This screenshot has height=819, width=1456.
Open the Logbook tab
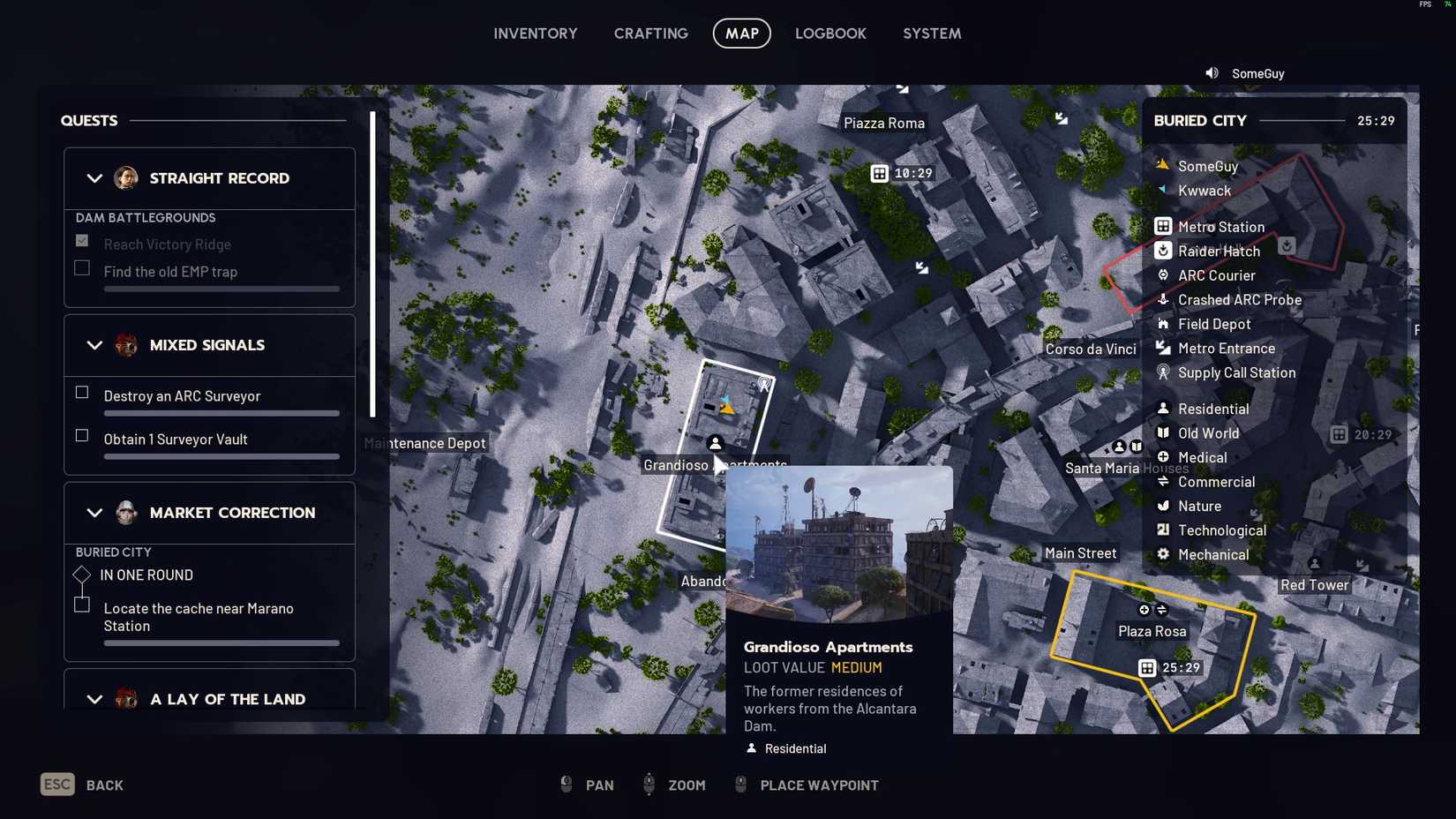(830, 33)
